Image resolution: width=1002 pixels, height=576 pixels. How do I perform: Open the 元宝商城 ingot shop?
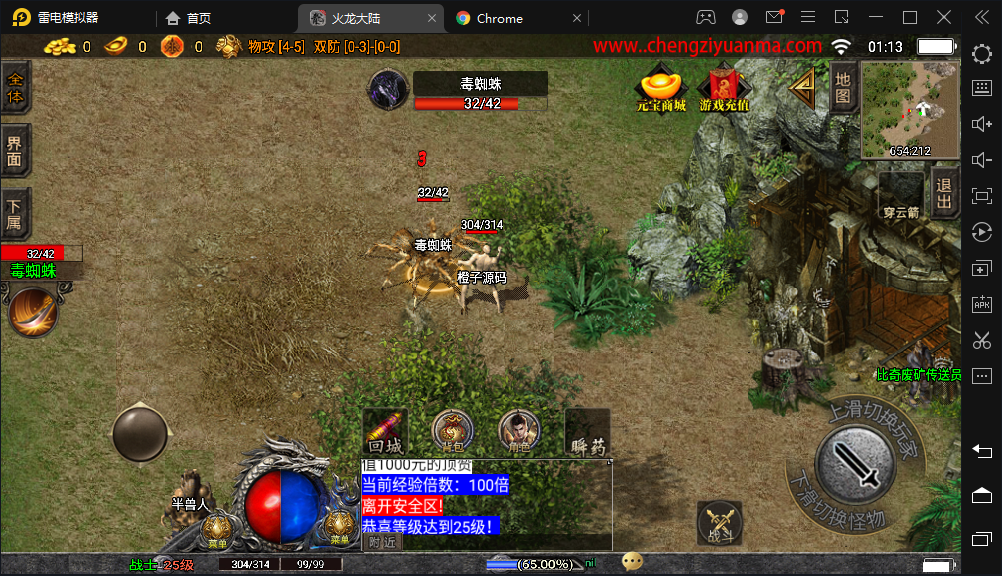(661, 88)
